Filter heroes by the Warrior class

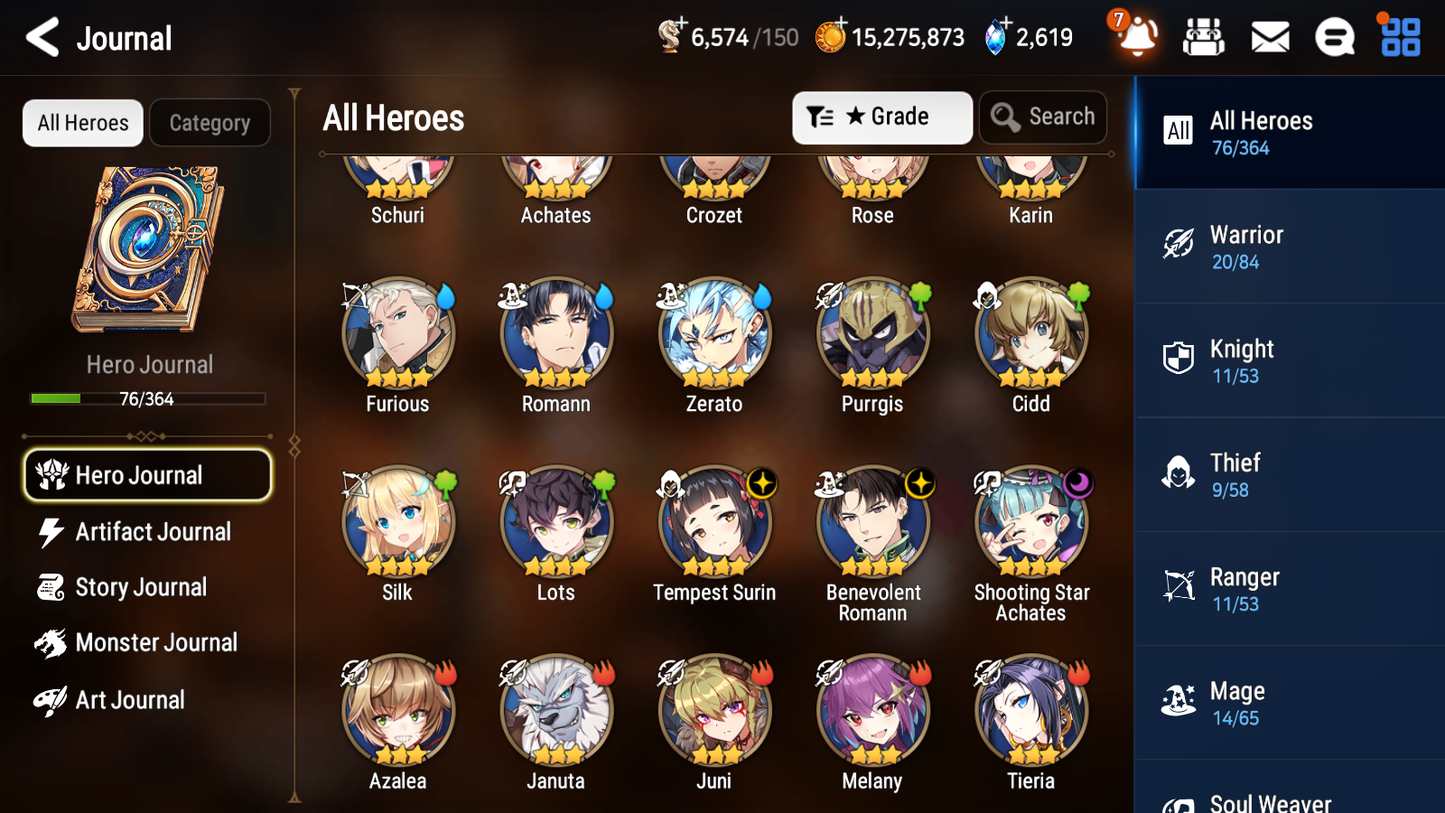click(1289, 246)
